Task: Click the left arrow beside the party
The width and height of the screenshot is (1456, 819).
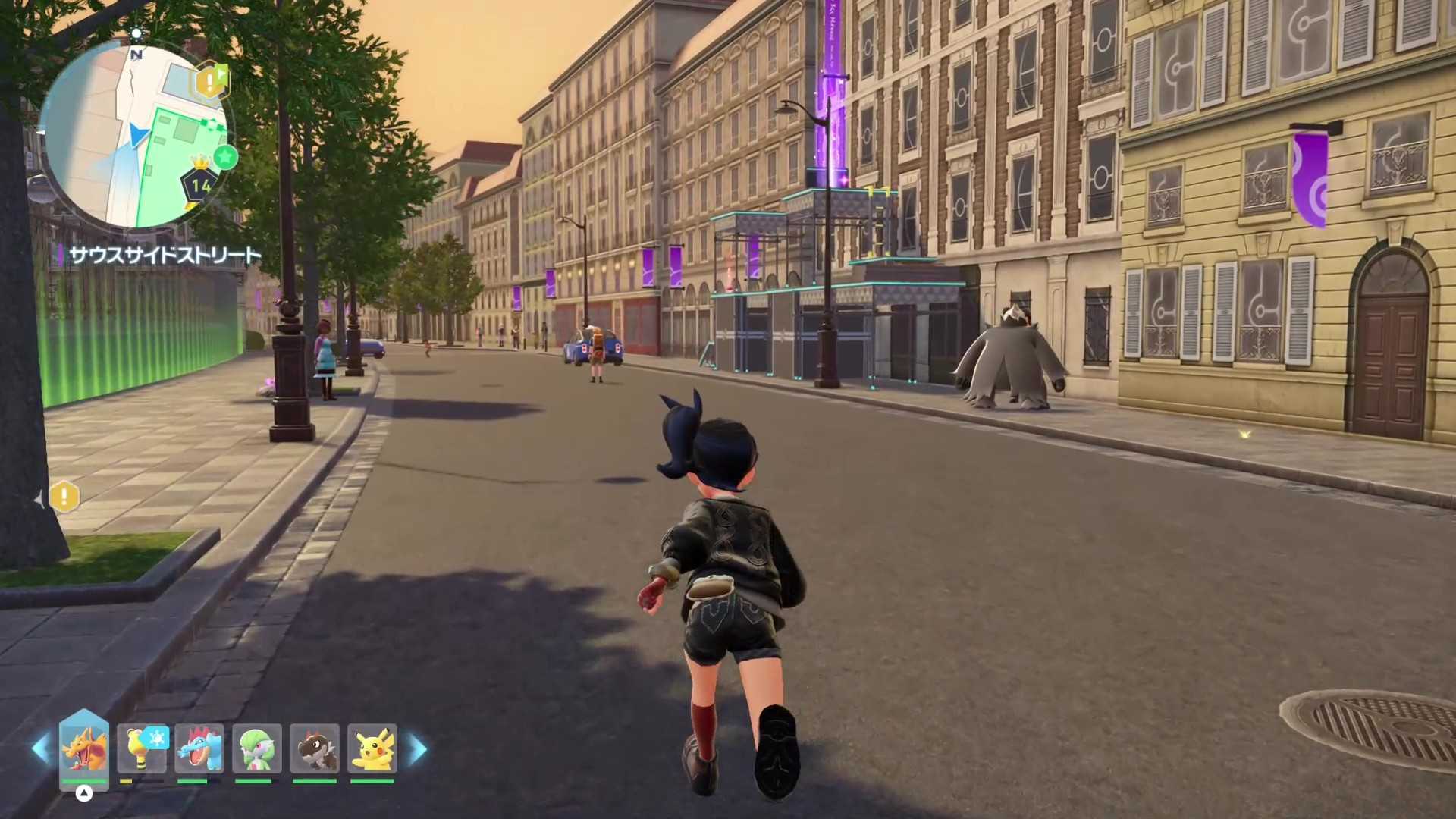Action: (x=40, y=749)
